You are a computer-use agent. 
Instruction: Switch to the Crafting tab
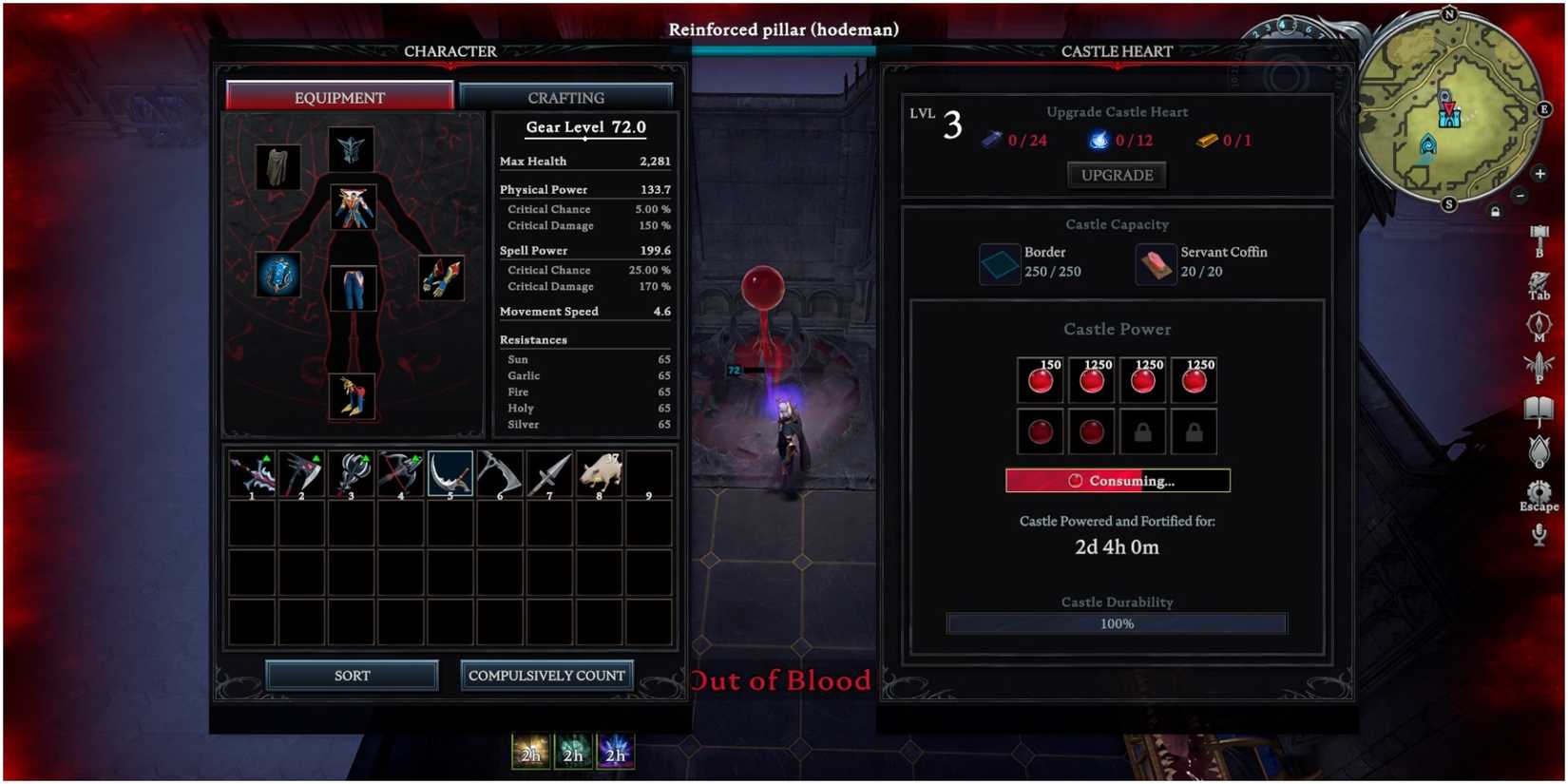pos(565,96)
